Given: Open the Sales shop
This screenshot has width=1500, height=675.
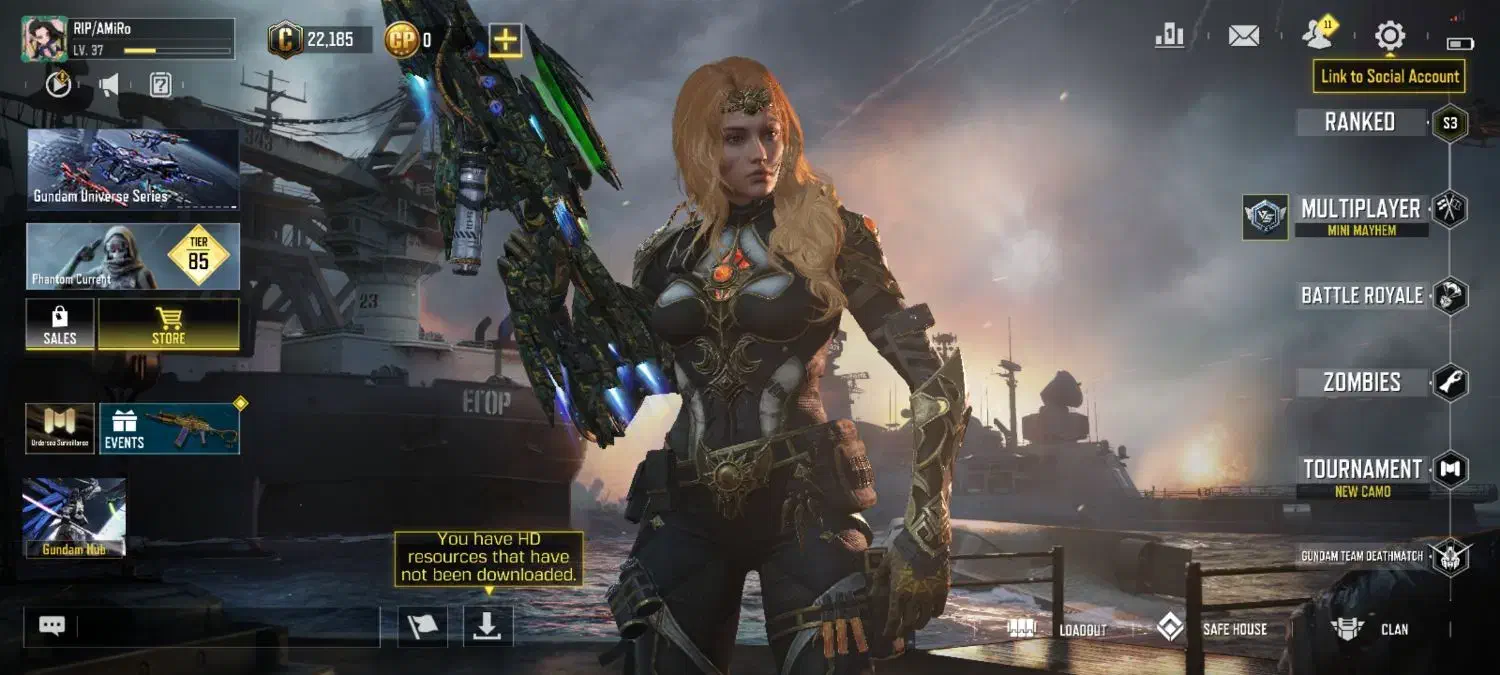Looking at the screenshot, I should (x=60, y=325).
